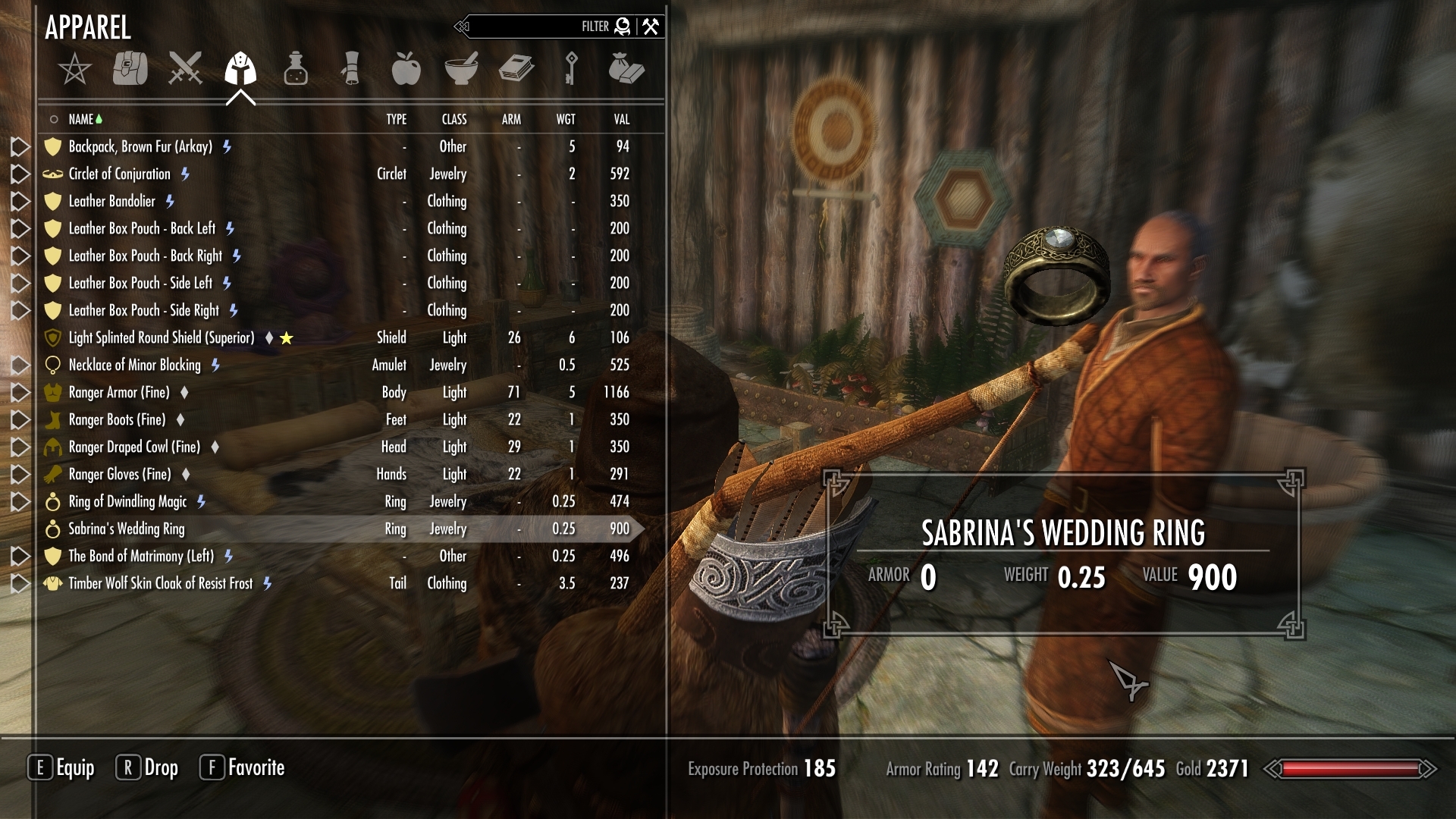Select Timber Wolf Skin Cloak of Resist Frost
The width and height of the screenshot is (1456, 819).
pos(160,583)
